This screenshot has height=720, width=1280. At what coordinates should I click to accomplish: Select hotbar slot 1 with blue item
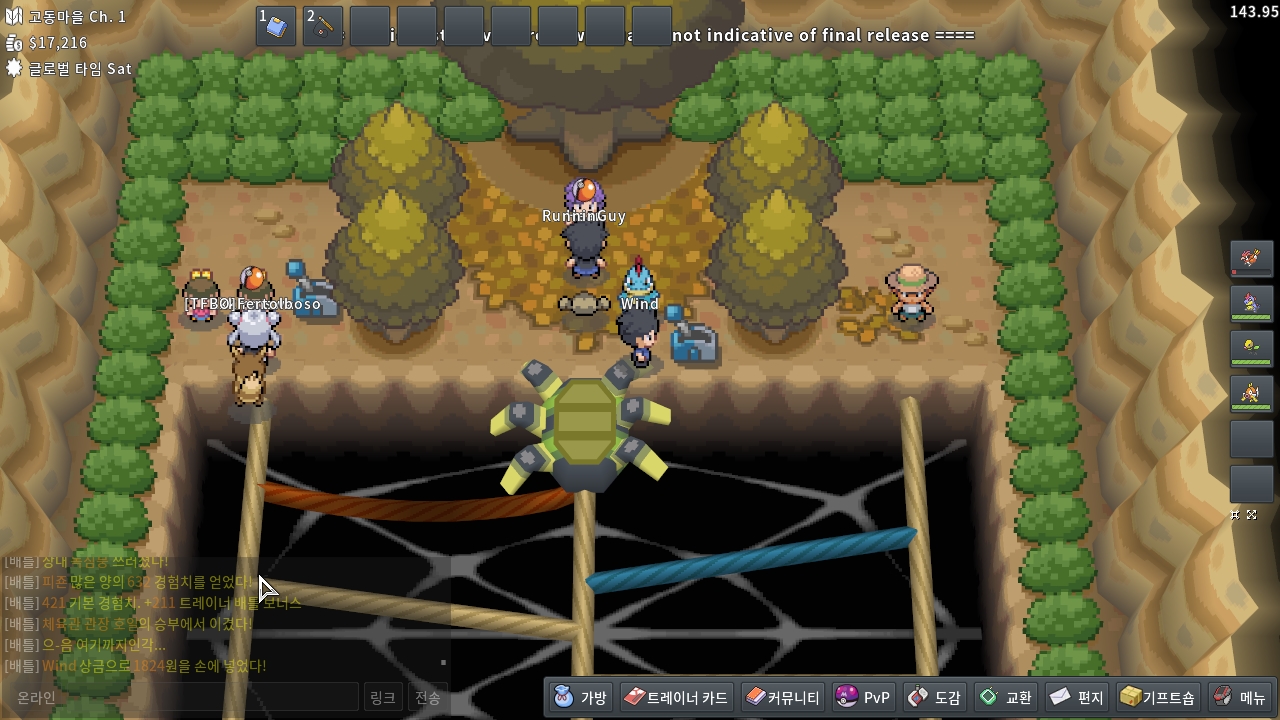276,26
